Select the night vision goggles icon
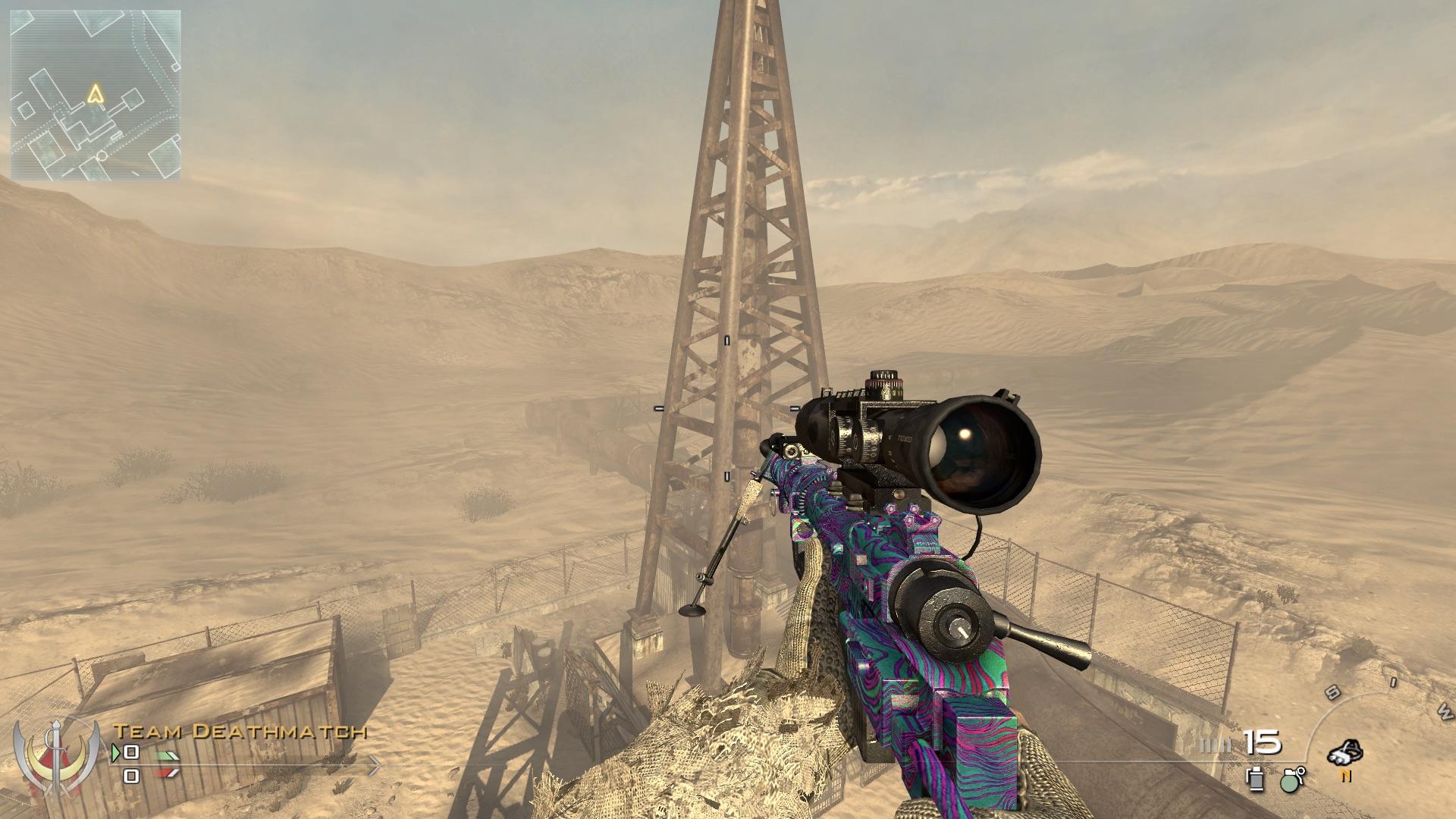The height and width of the screenshot is (819, 1456). (x=1346, y=752)
